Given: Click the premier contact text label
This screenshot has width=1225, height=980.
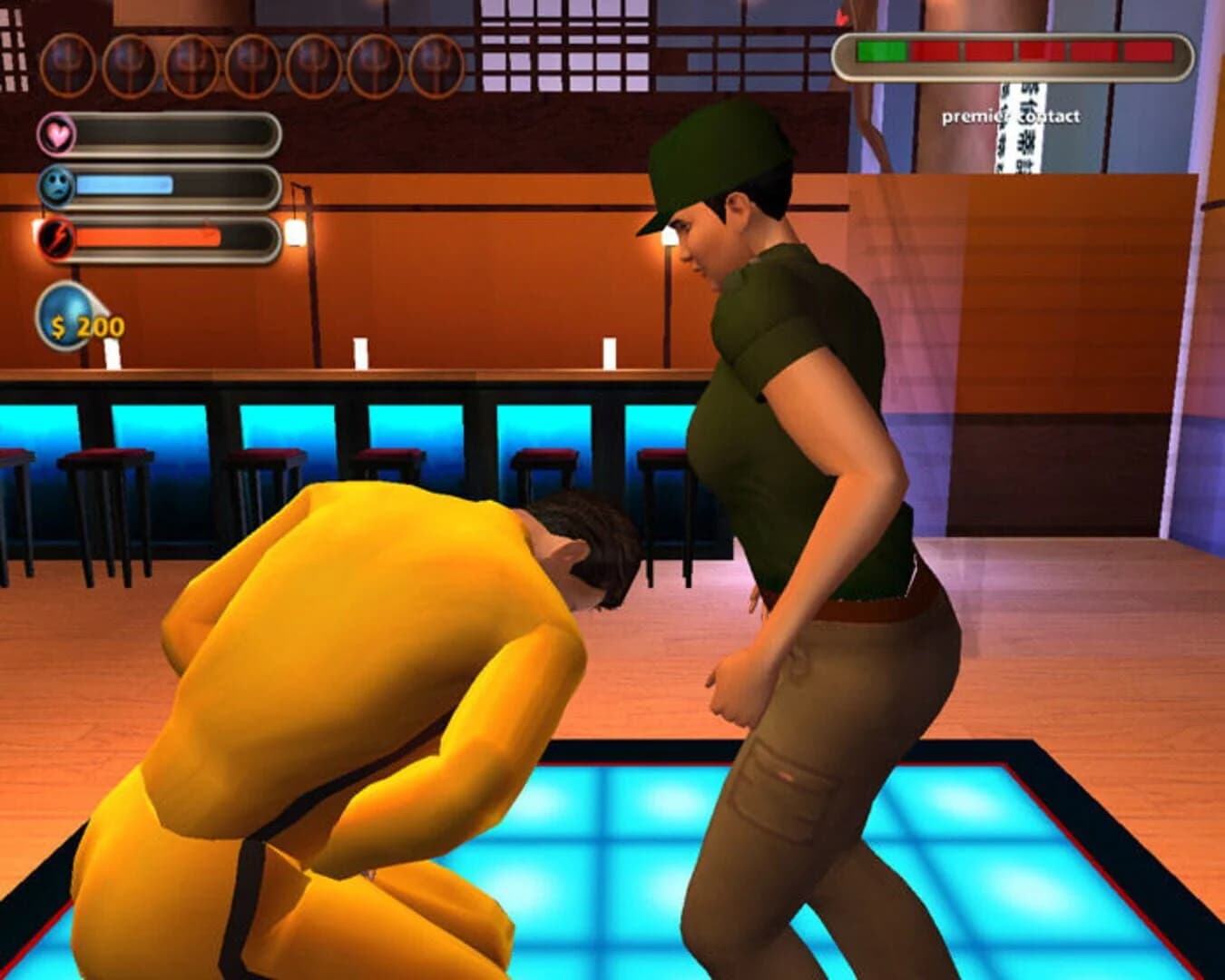Looking at the screenshot, I should point(1011,115).
